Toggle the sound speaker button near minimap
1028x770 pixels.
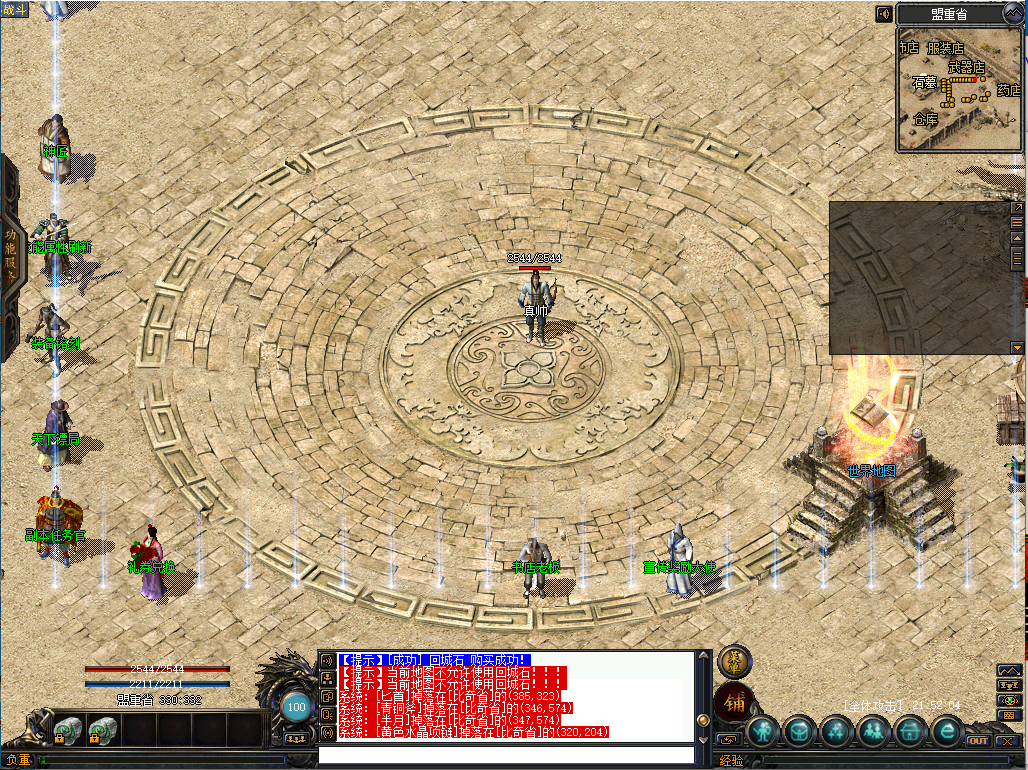pos(884,14)
